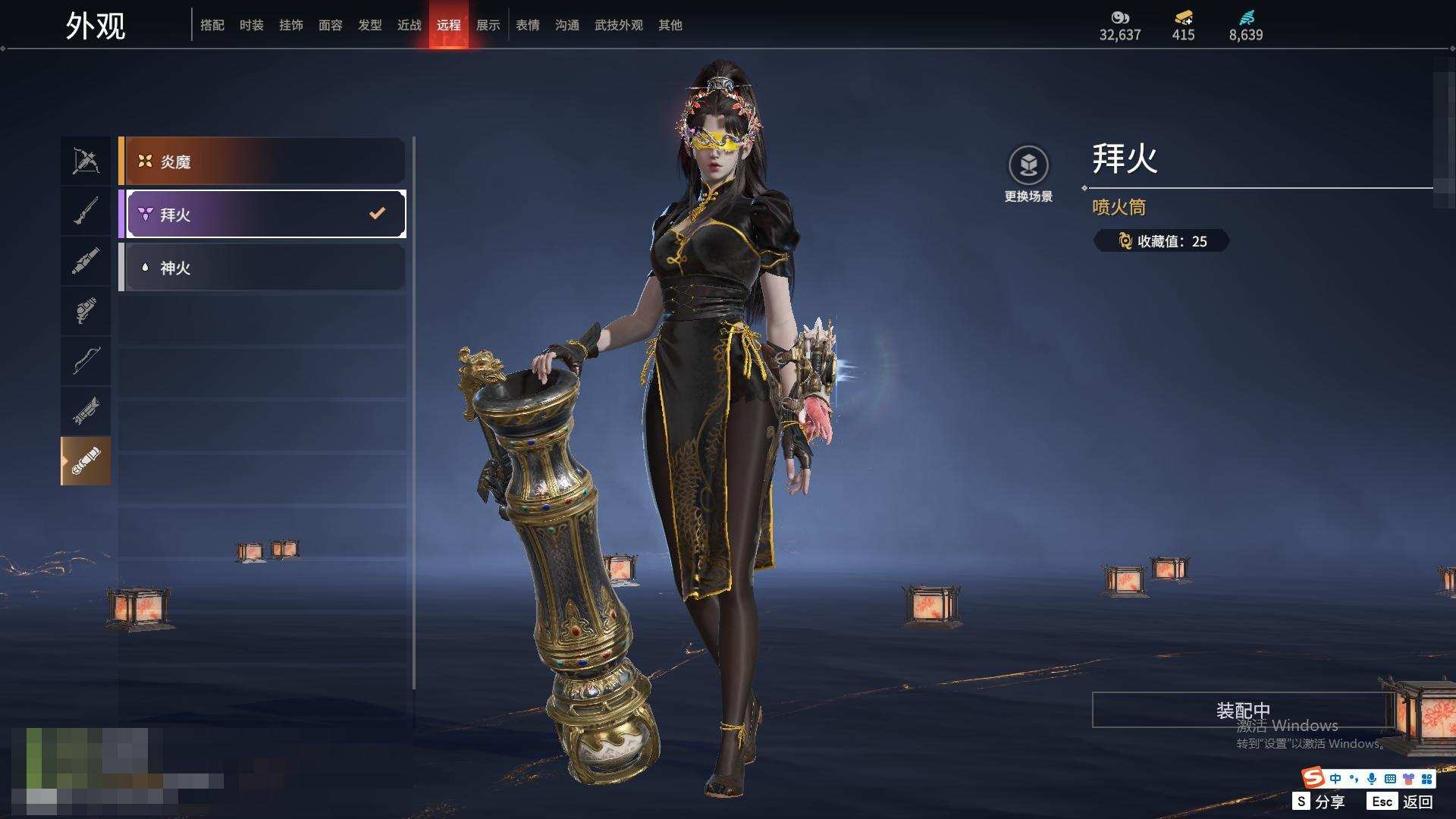Open the 武技外观 skill appearance tab
1456x819 pixels.
click(x=619, y=25)
